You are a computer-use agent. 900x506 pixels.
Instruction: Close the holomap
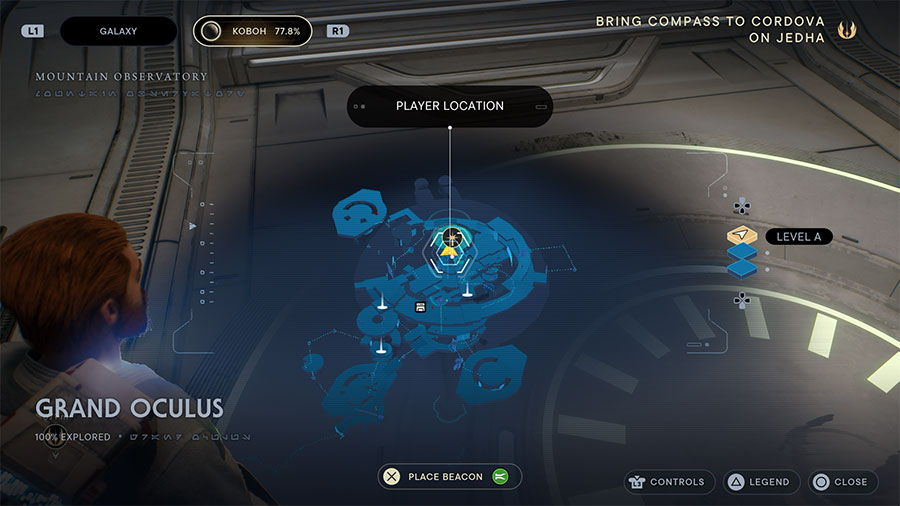[x=842, y=482]
